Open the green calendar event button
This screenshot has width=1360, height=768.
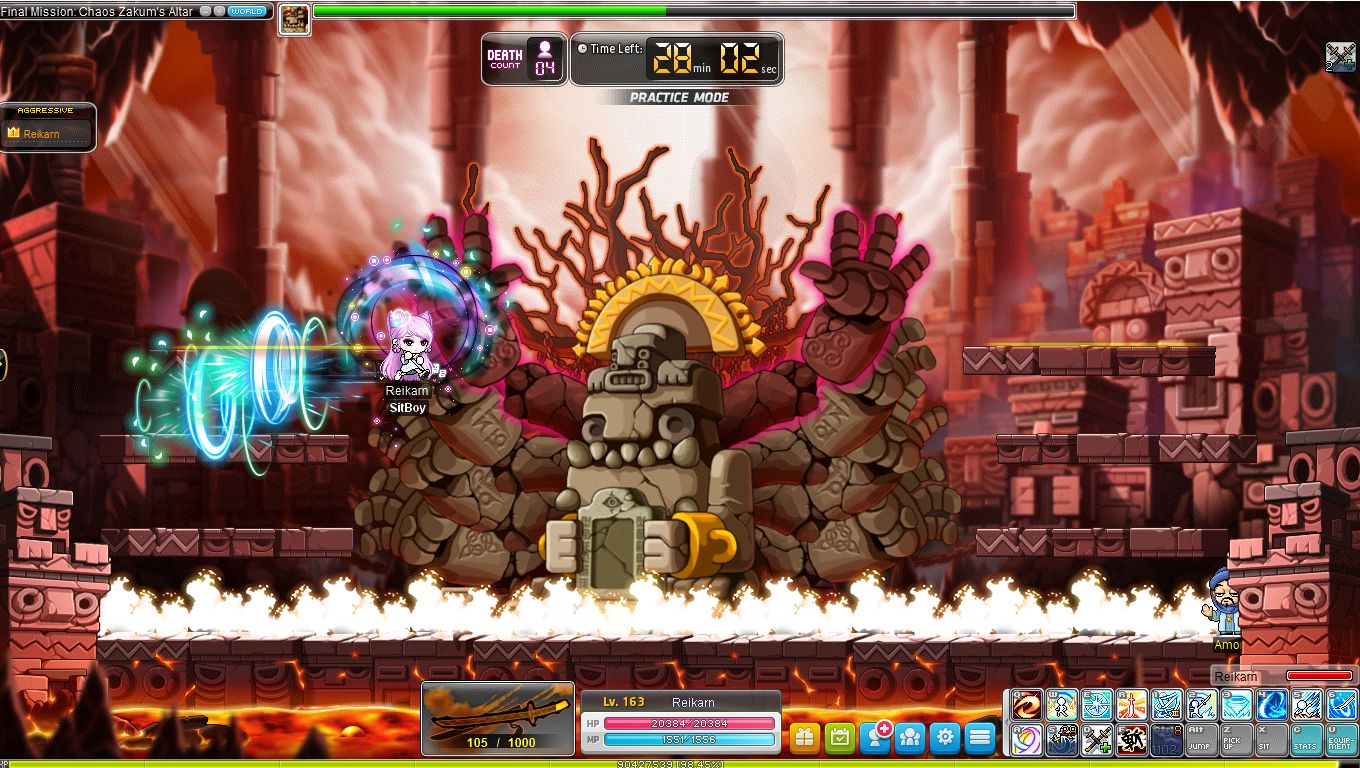click(840, 737)
